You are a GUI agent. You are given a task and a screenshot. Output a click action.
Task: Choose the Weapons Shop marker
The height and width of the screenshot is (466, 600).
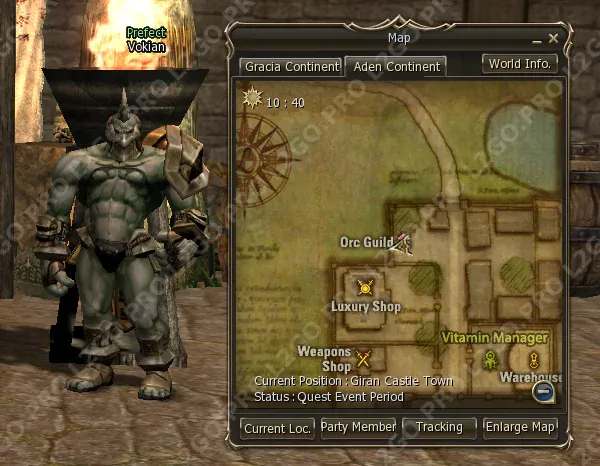pyautogui.click(x=363, y=359)
